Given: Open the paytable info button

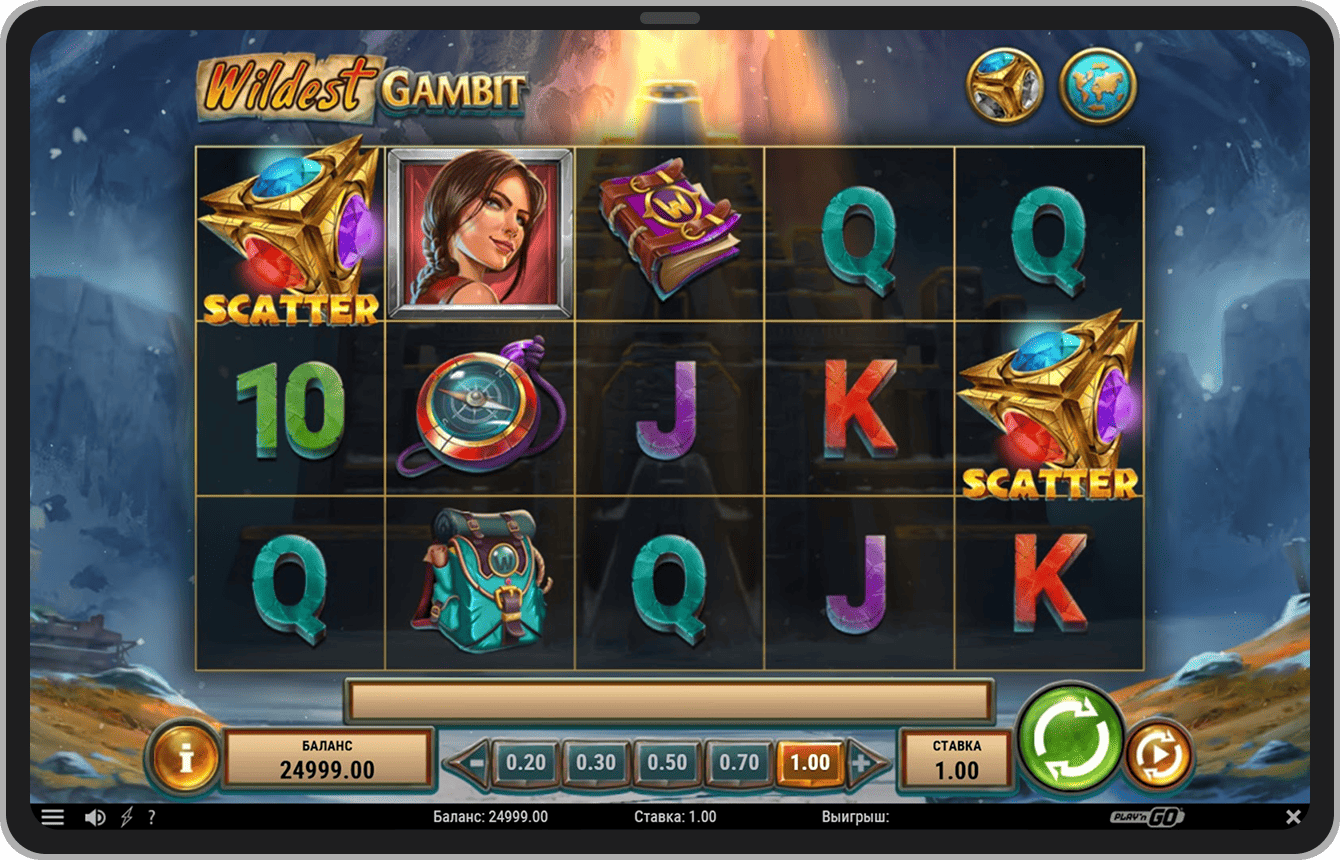Looking at the screenshot, I should pos(185,757).
